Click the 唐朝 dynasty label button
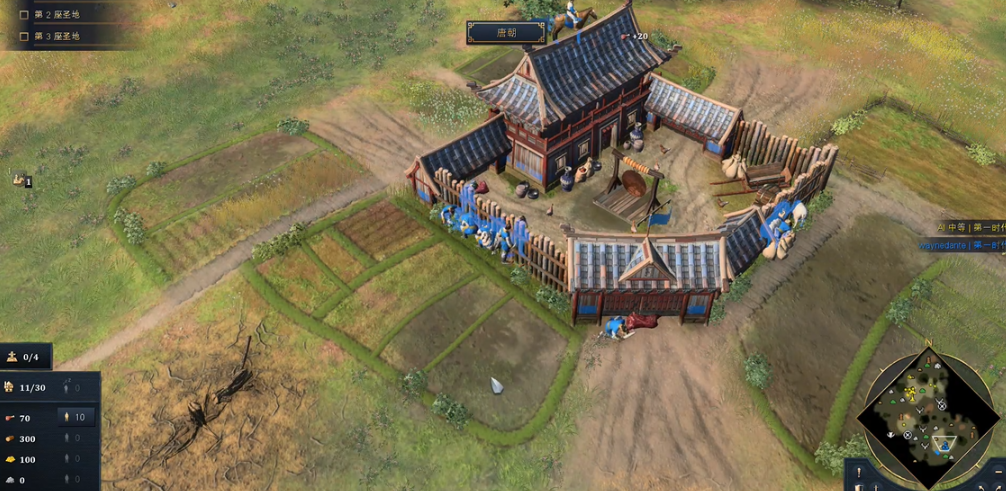Image resolution: width=1006 pixels, height=491 pixels. click(x=506, y=33)
